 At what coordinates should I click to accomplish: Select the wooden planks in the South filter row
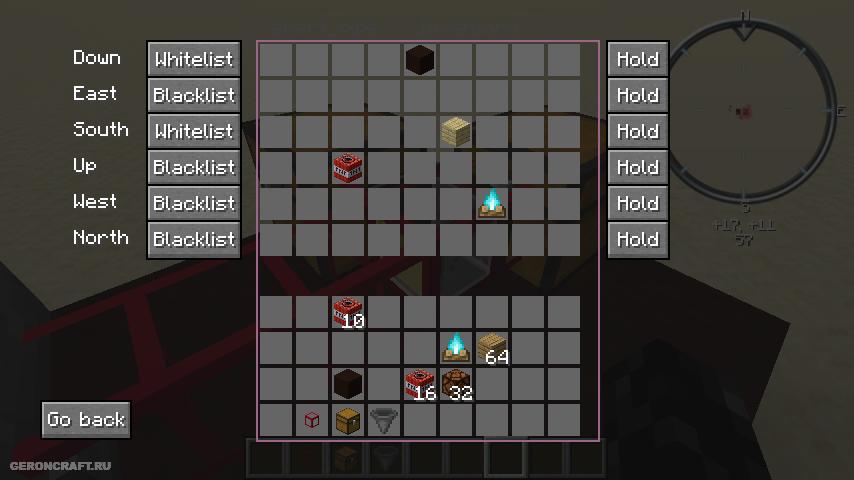(x=456, y=131)
